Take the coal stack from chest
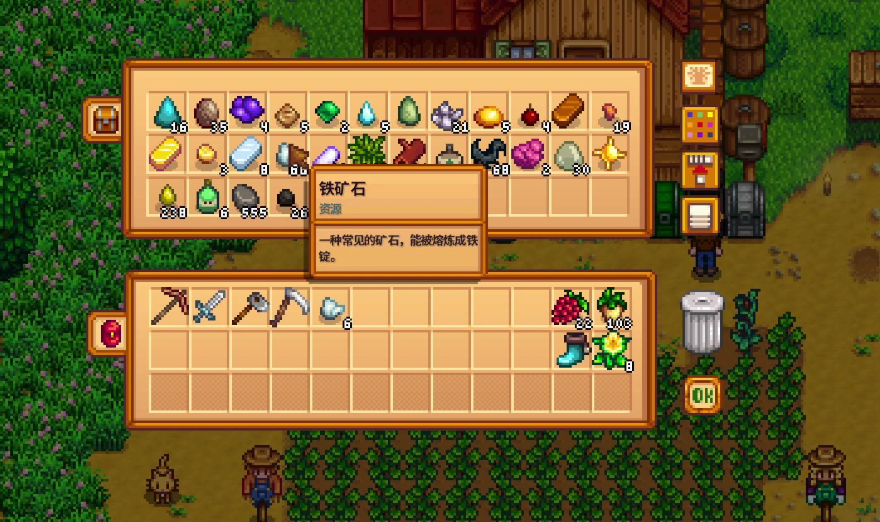This screenshot has height=522, width=880. pyautogui.click(x=287, y=197)
